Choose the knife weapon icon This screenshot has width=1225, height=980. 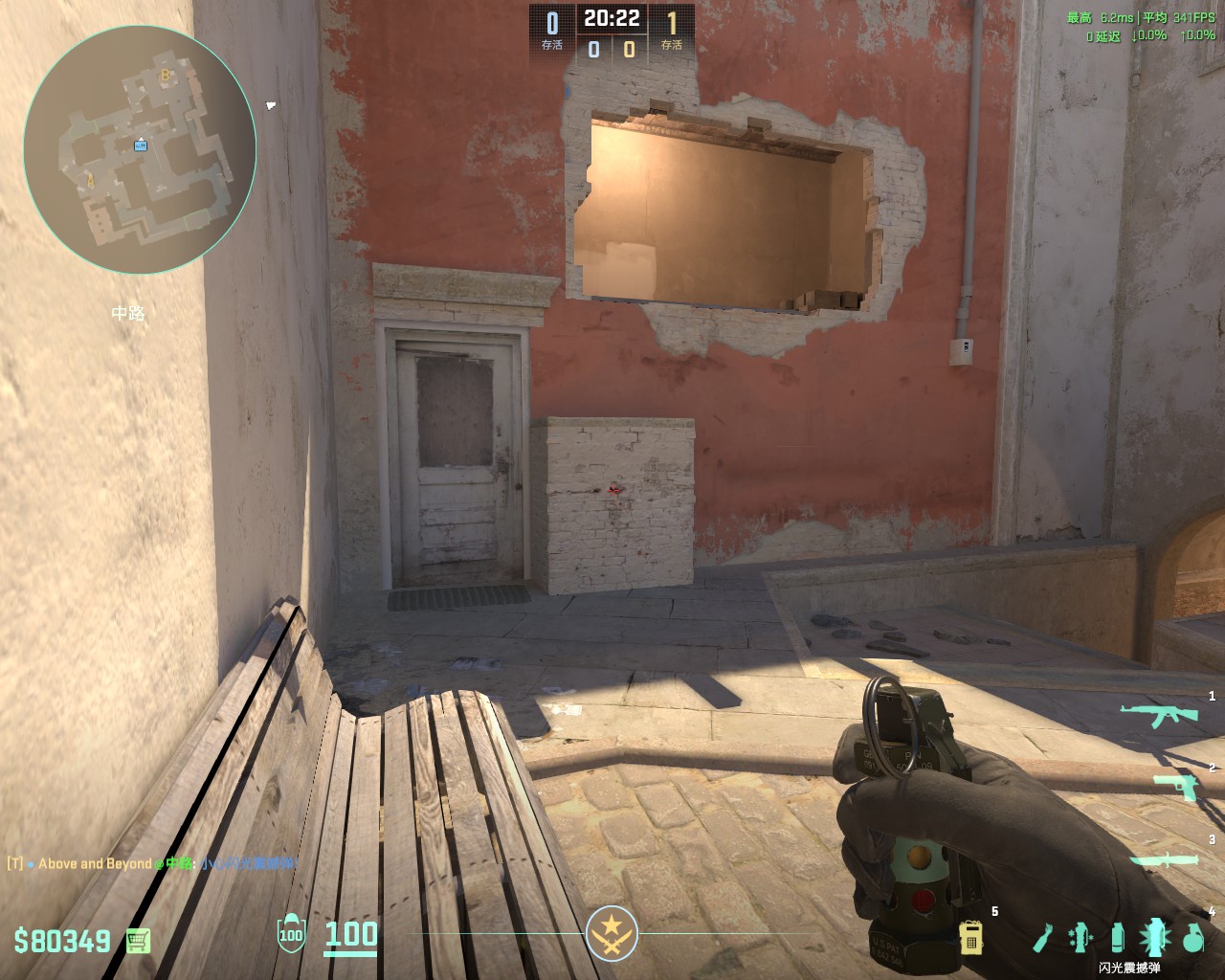(x=1164, y=861)
